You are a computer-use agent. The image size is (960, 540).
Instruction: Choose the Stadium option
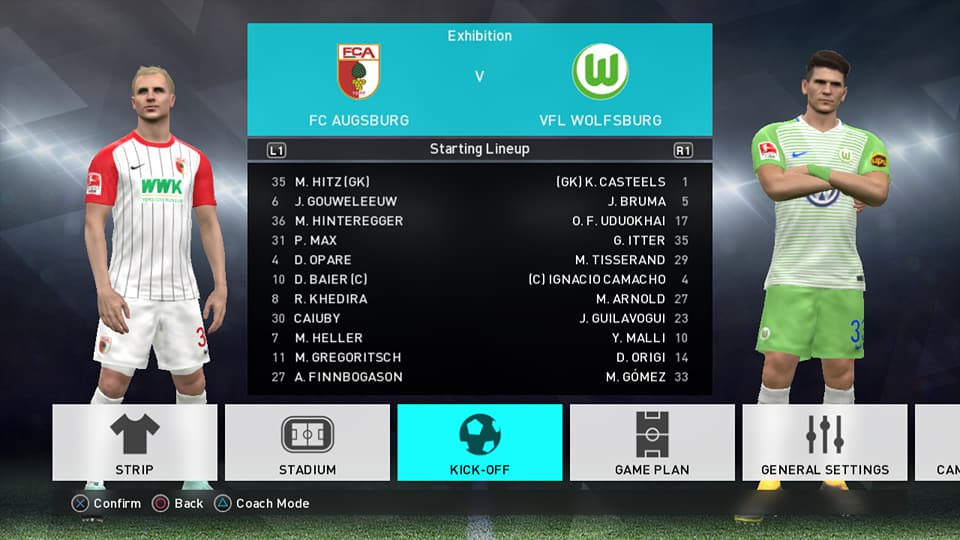(x=307, y=442)
